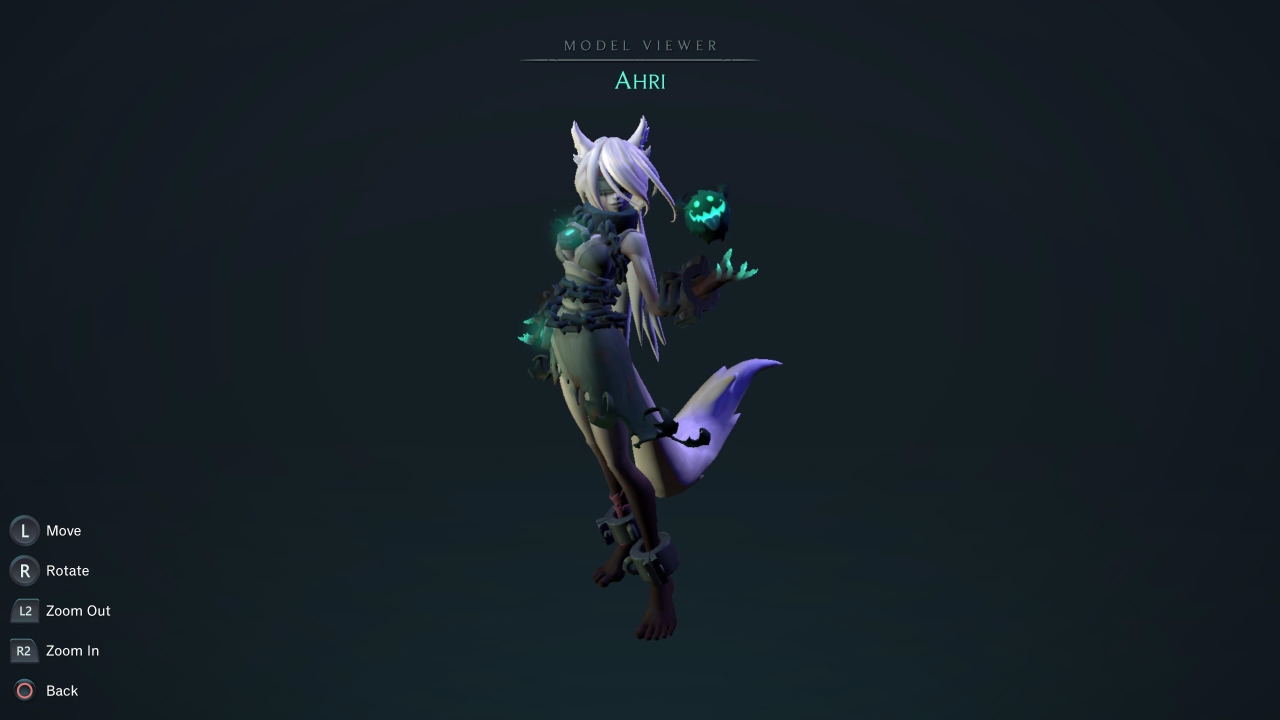Click the red circle Back button icon
Screen dimensions: 1280x720
click(x=24, y=690)
